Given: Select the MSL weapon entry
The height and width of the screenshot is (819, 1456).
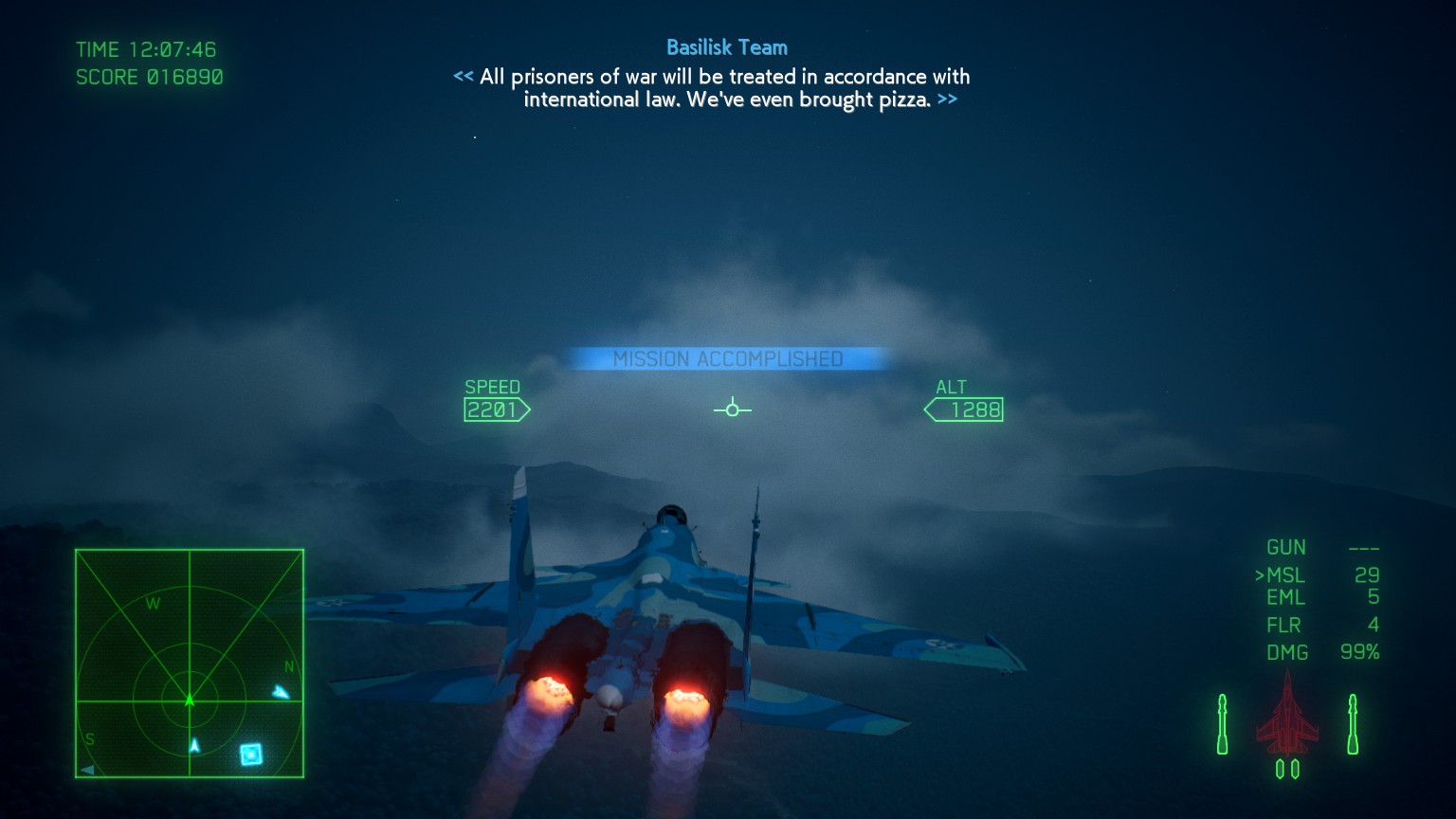Looking at the screenshot, I should coord(1286,575).
